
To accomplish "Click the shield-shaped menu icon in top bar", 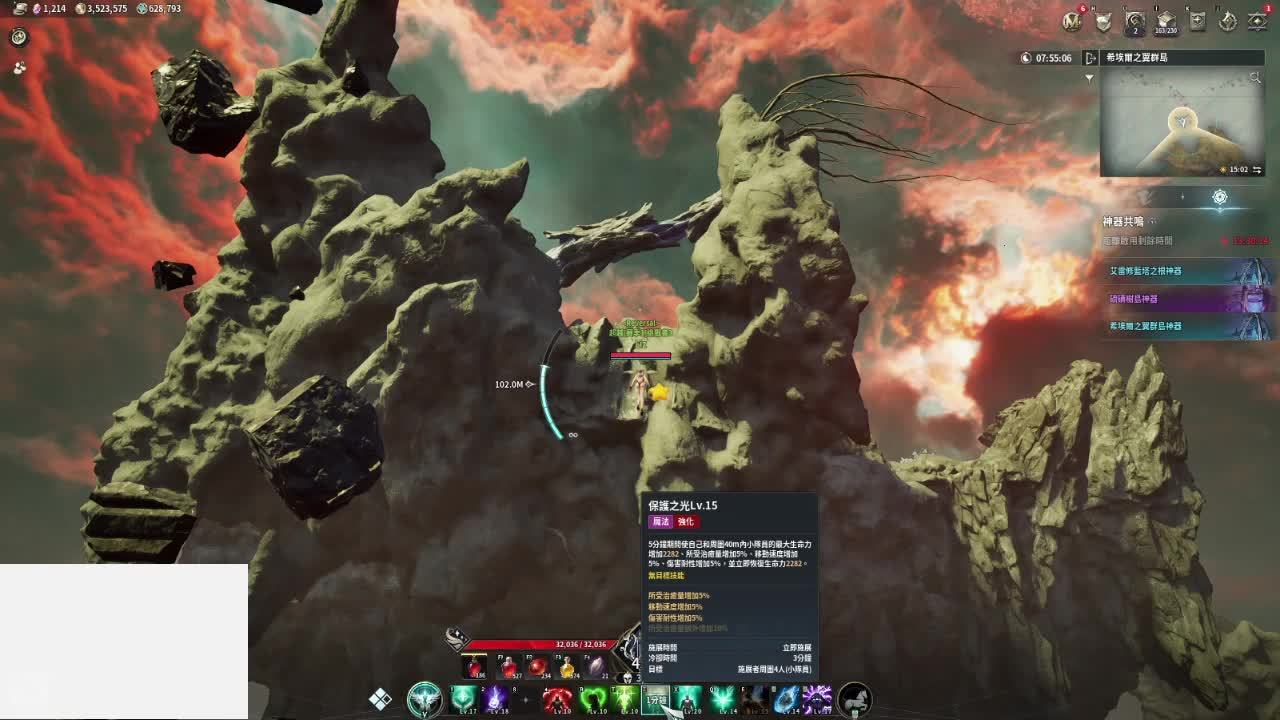I will (1104, 20).
